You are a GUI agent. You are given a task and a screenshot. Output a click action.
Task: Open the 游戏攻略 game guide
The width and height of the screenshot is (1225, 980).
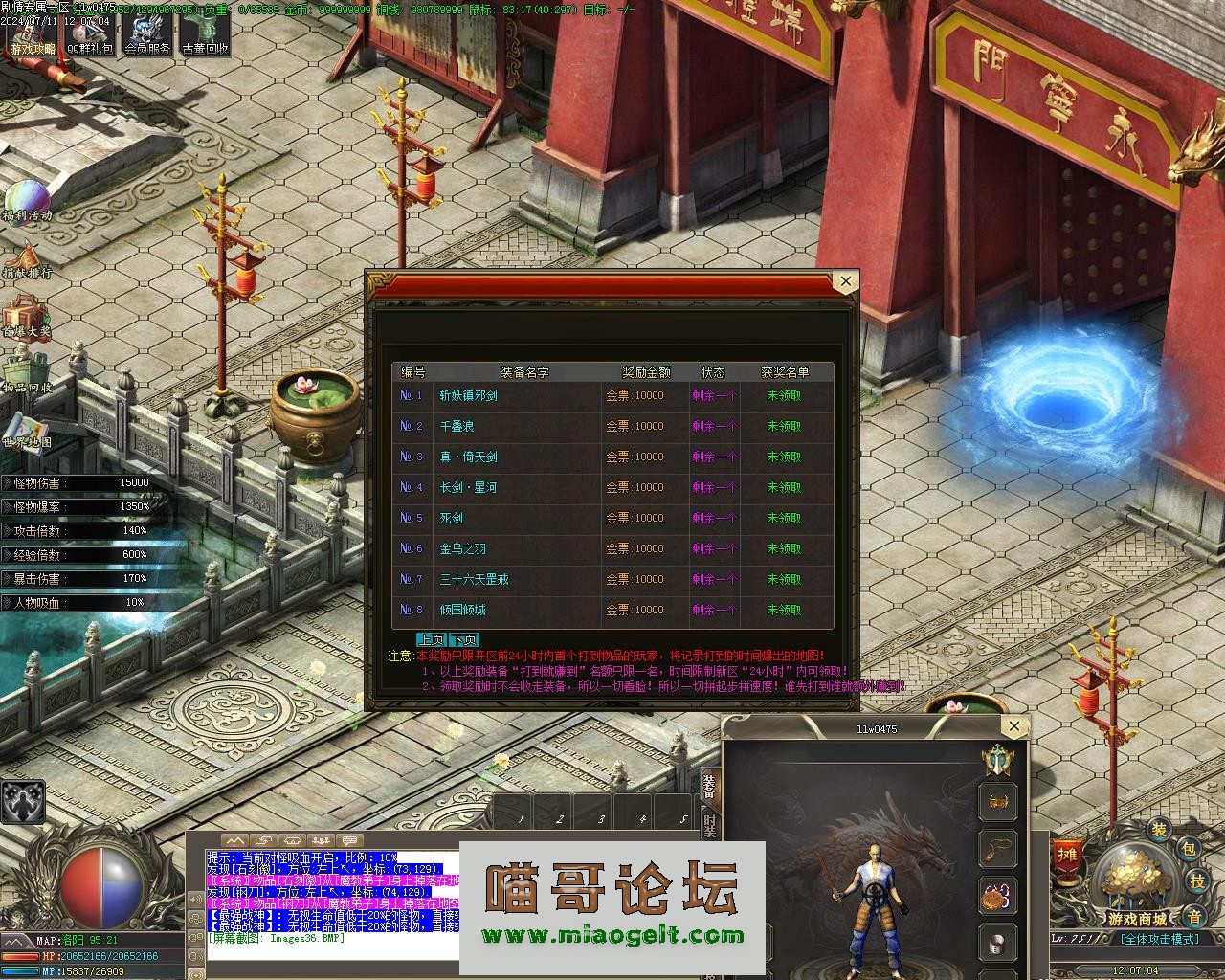[x=32, y=34]
